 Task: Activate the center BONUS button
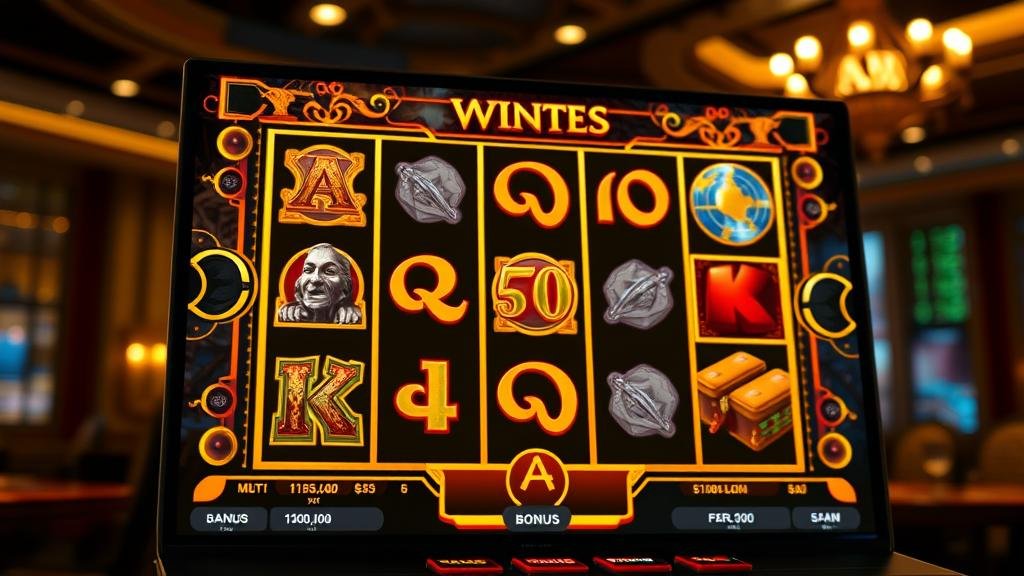point(537,519)
